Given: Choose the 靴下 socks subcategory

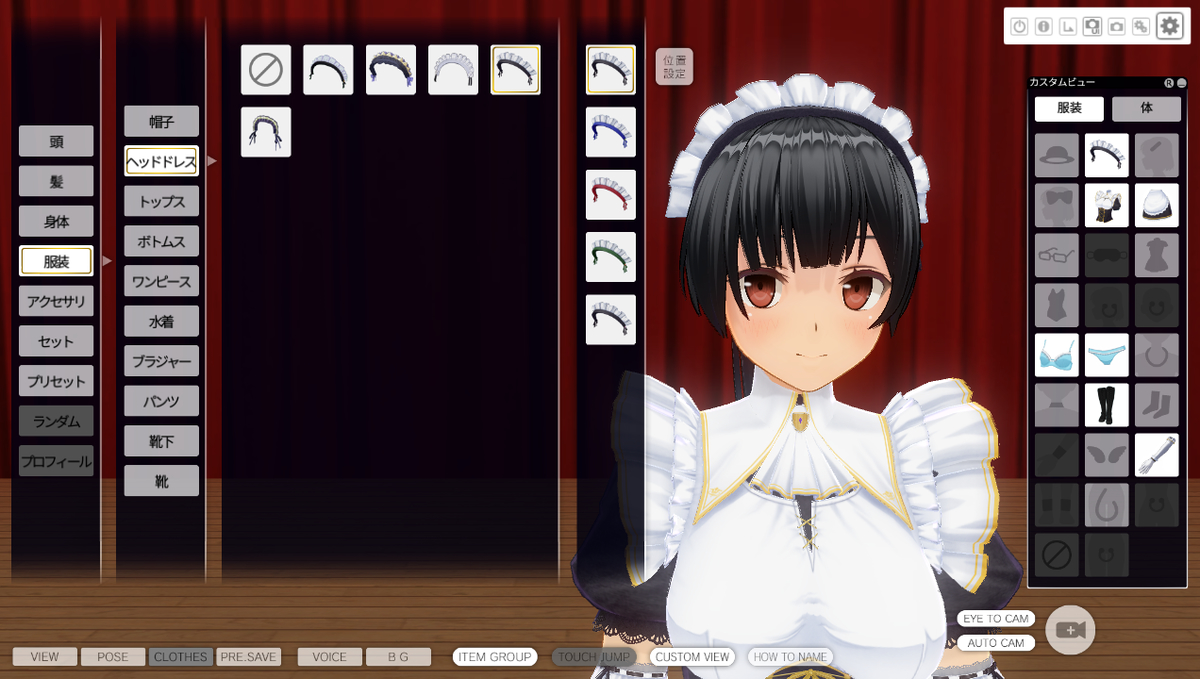Looking at the screenshot, I should tap(161, 441).
